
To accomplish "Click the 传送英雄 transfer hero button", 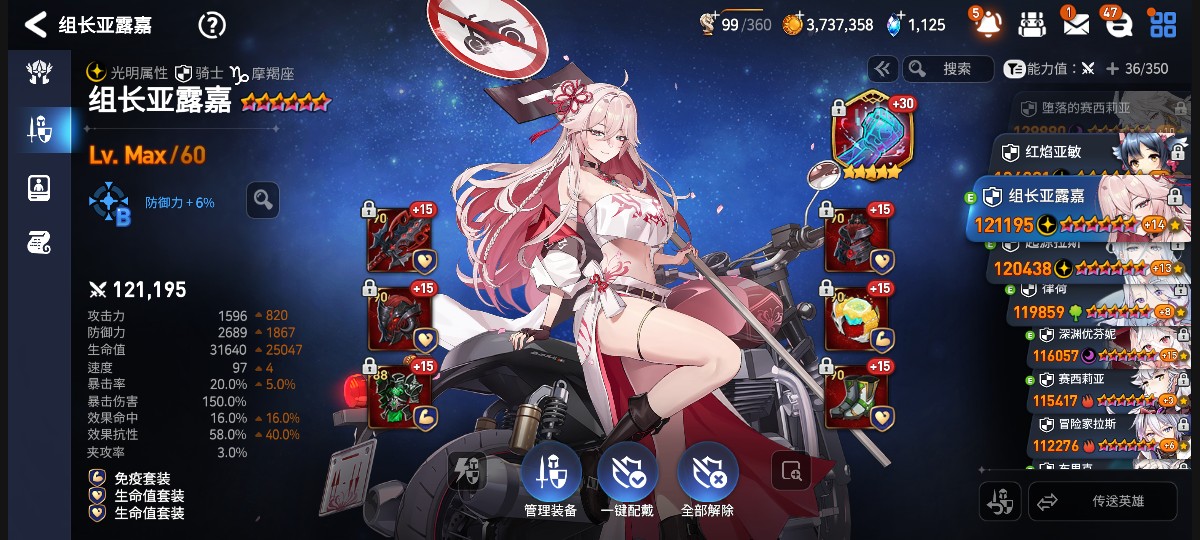I will pyautogui.click(x=1103, y=501).
